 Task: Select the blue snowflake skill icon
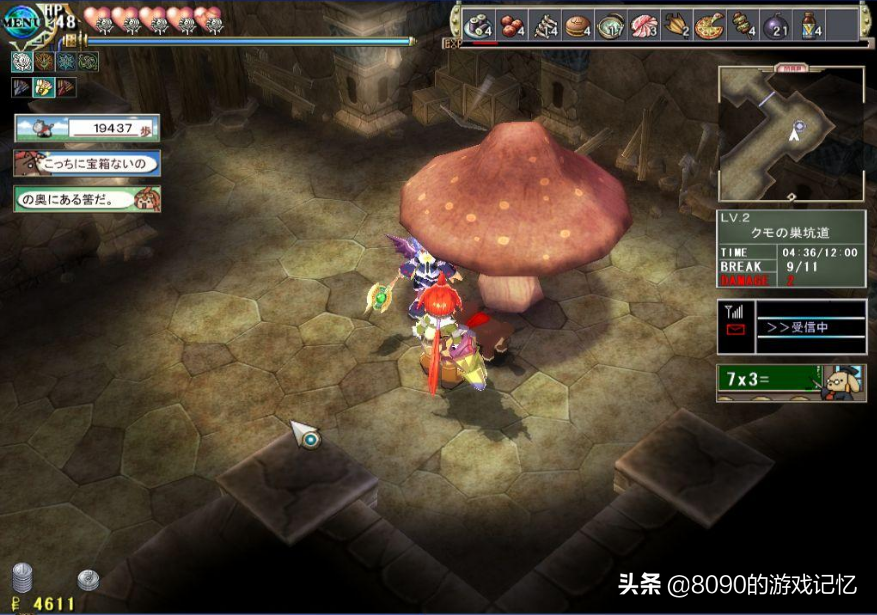point(66,62)
